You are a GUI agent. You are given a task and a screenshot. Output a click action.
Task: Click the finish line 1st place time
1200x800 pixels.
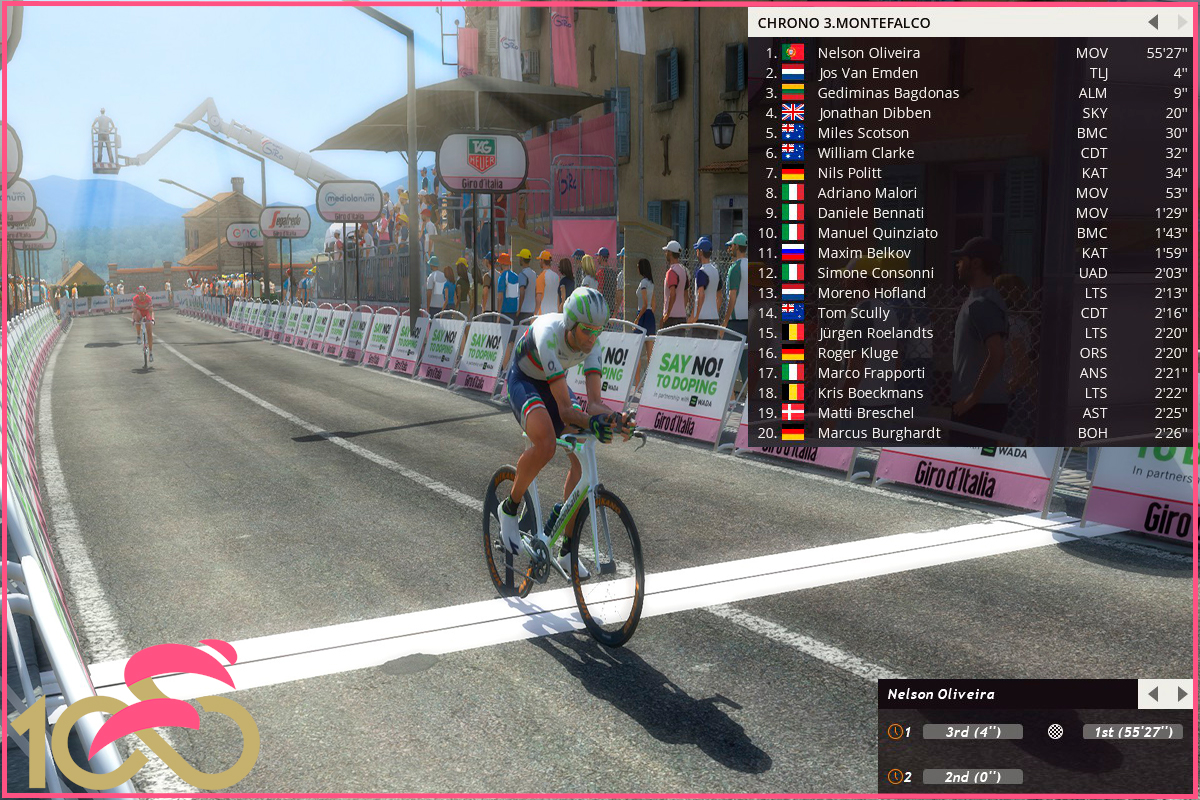click(1132, 732)
